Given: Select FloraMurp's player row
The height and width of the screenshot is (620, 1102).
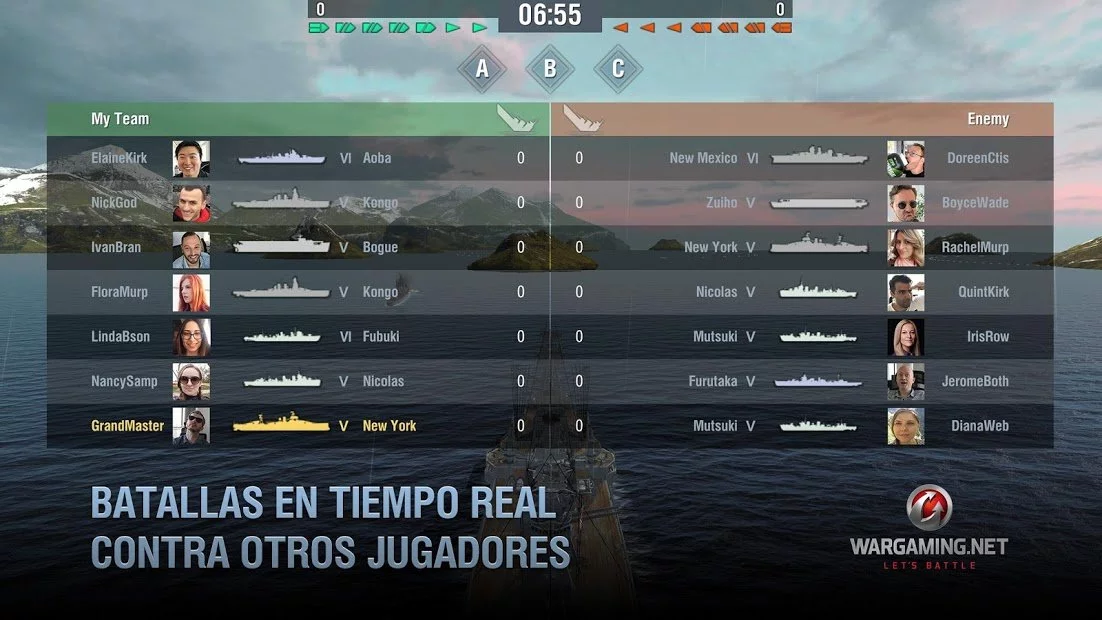Looking at the screenshot, I should (x=298, y=292).
